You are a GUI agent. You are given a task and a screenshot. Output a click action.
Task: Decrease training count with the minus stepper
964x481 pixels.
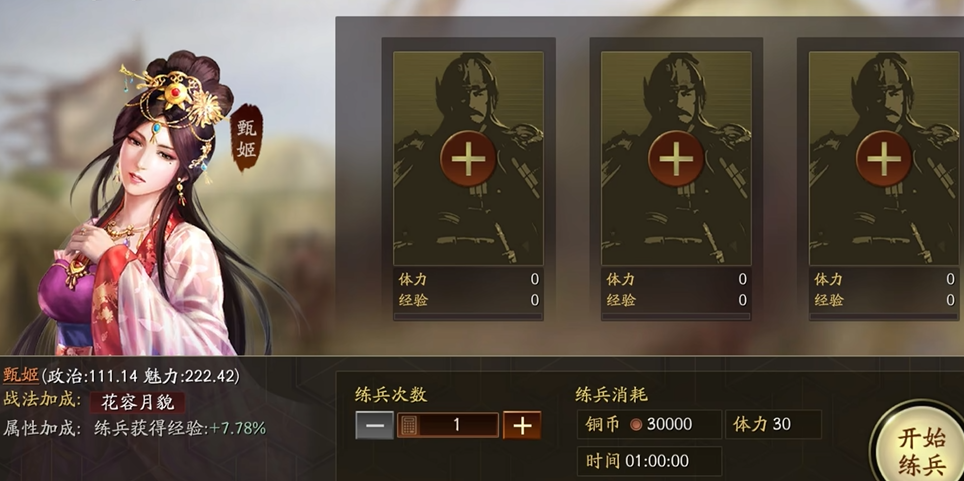pyautogui.click(x=374, y=425)
